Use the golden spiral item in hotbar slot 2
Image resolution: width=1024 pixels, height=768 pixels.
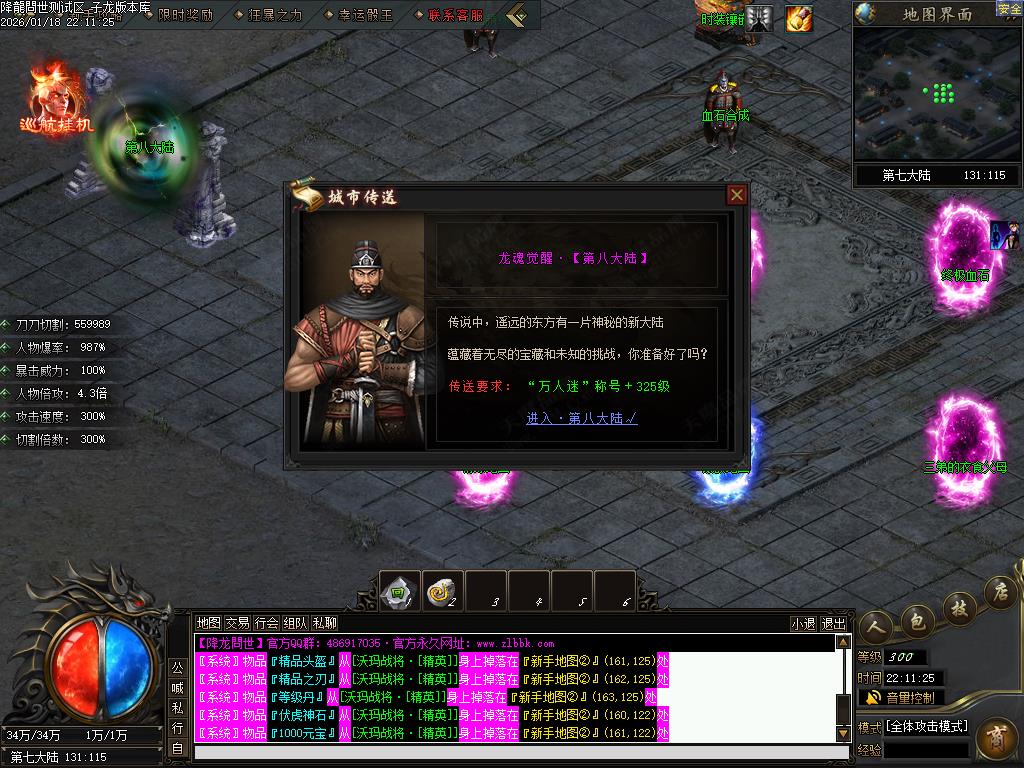click(443, 592)
